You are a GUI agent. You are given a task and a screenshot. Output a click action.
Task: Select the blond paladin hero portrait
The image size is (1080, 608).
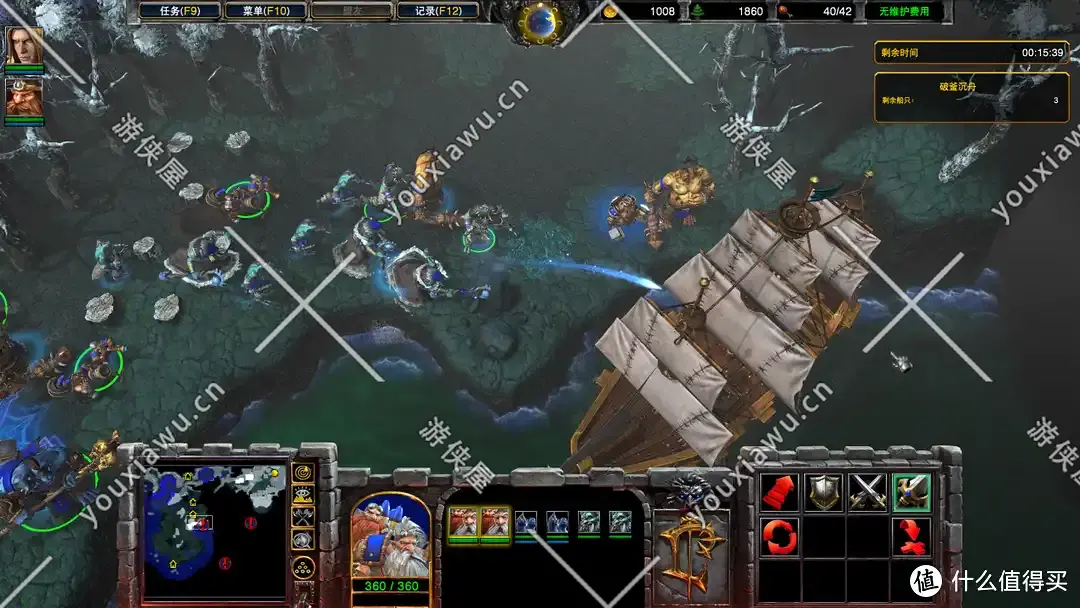(x=22, y=47)
